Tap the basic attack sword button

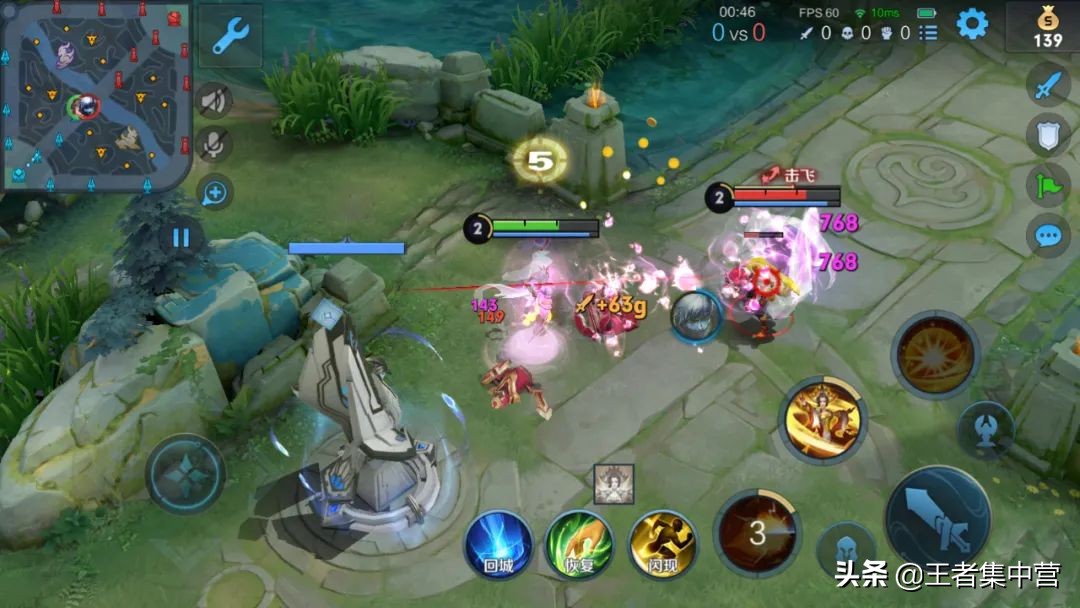(937, 517)
